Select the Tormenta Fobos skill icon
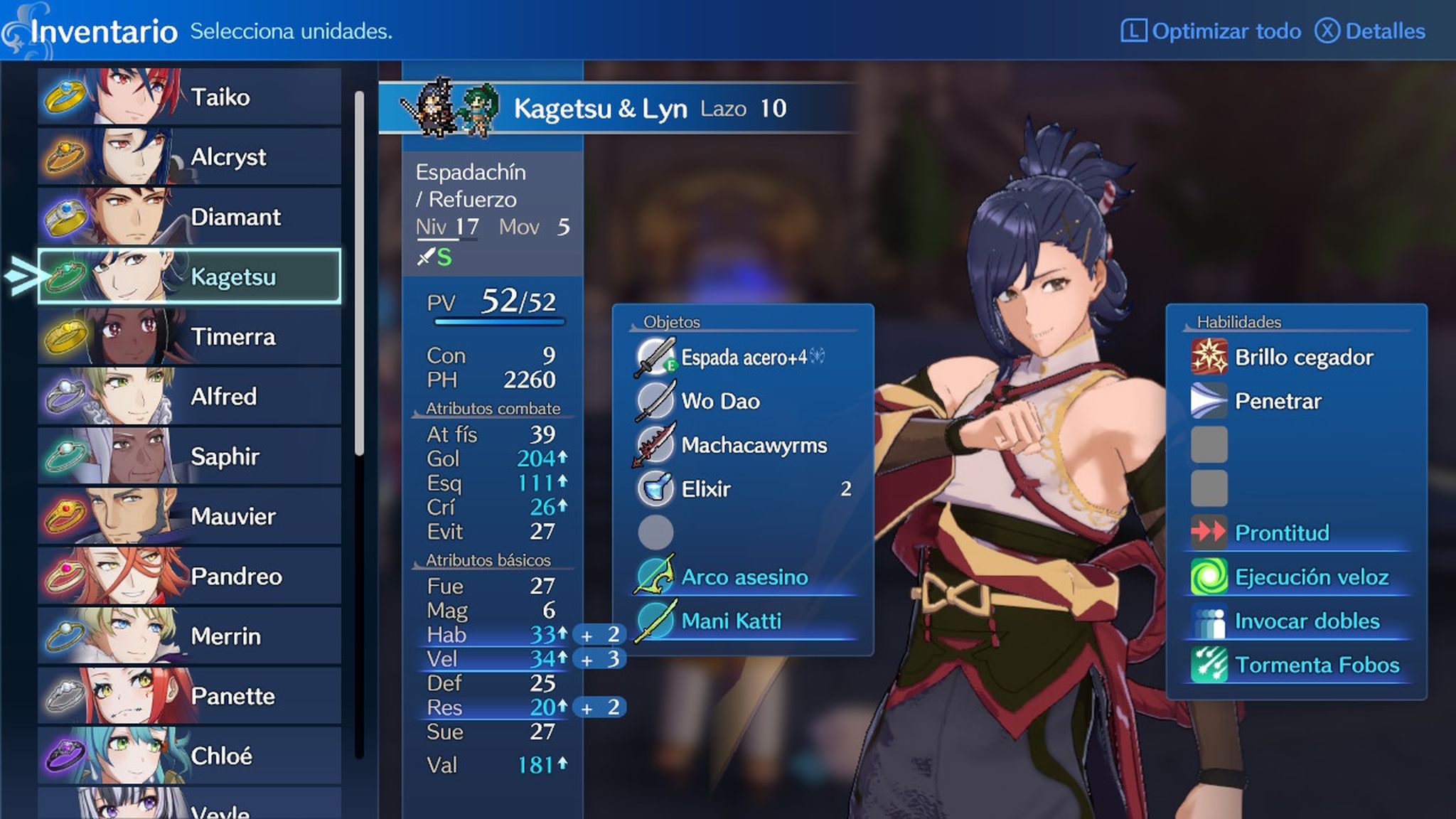Image resolution: width=1456 pixels, height=819 pixels. [x=1208, y=665]
